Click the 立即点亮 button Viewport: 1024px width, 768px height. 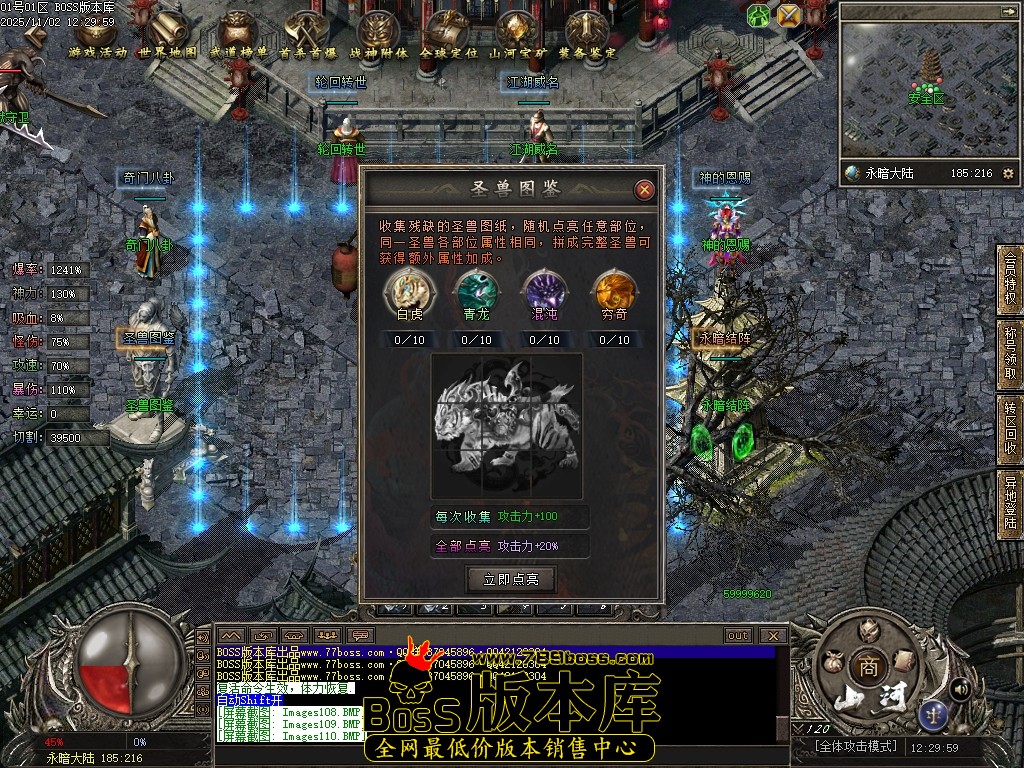pos(510,579)
